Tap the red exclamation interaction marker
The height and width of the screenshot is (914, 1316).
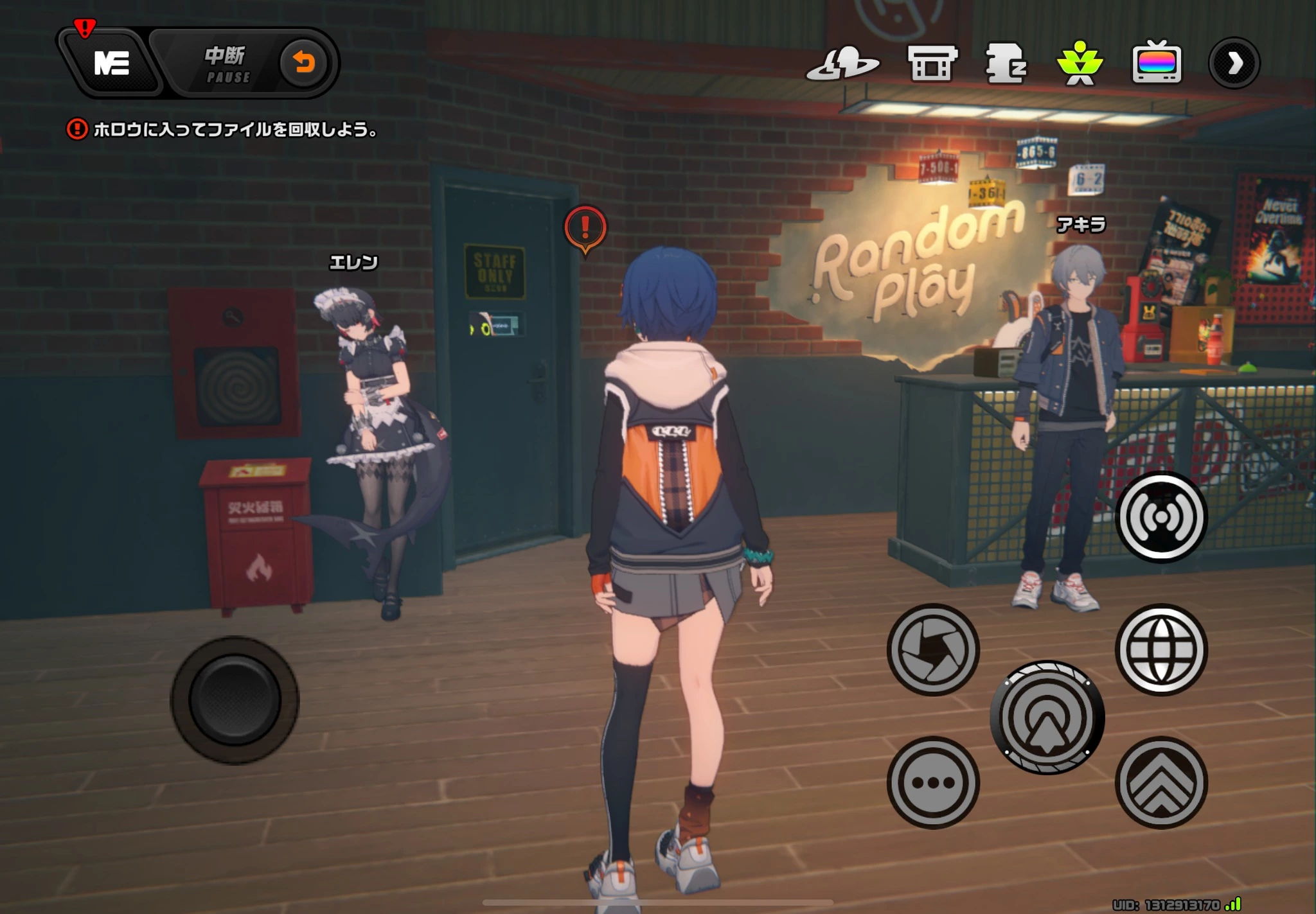click(585, 228)
